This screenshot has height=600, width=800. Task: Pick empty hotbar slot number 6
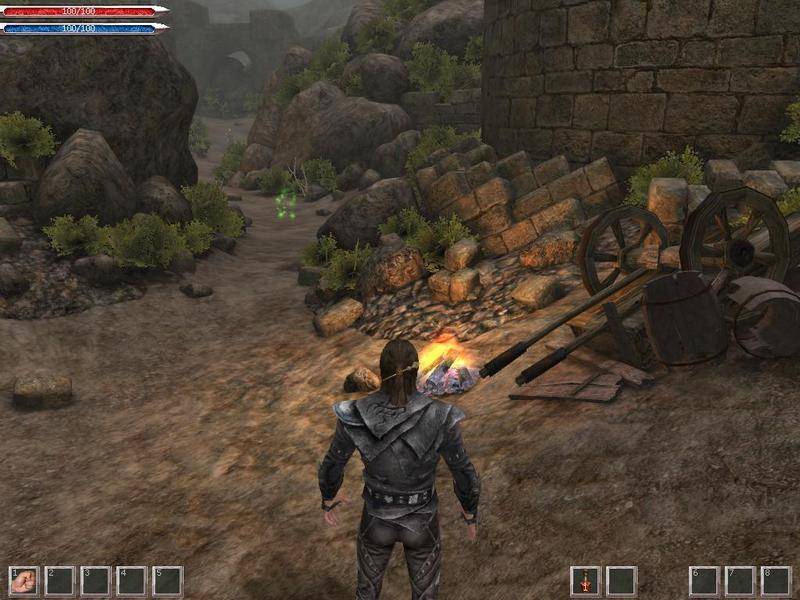coord(704,581)
